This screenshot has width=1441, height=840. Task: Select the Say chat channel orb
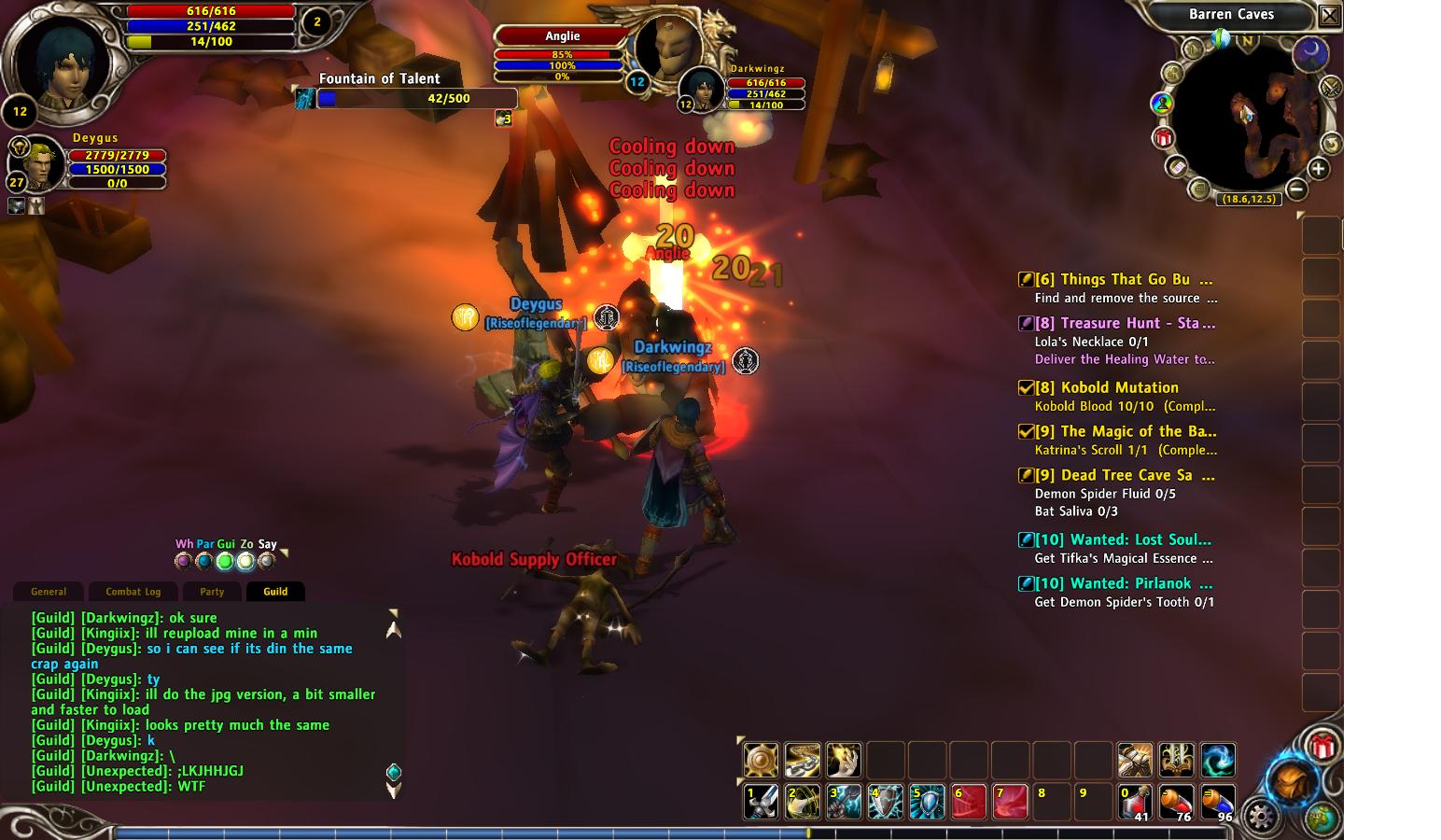(x=267, y=561)
